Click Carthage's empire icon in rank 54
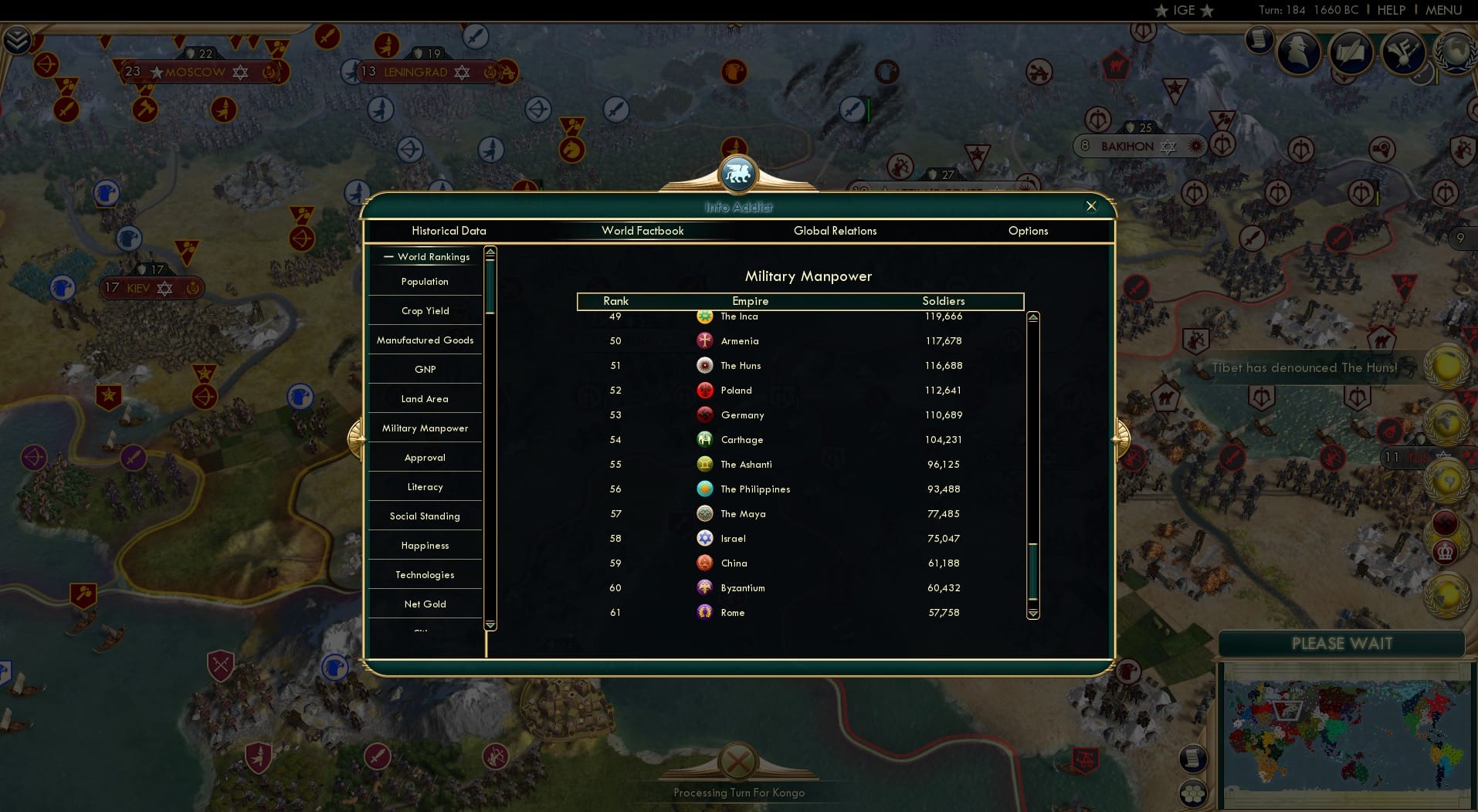 click(703, 439)
